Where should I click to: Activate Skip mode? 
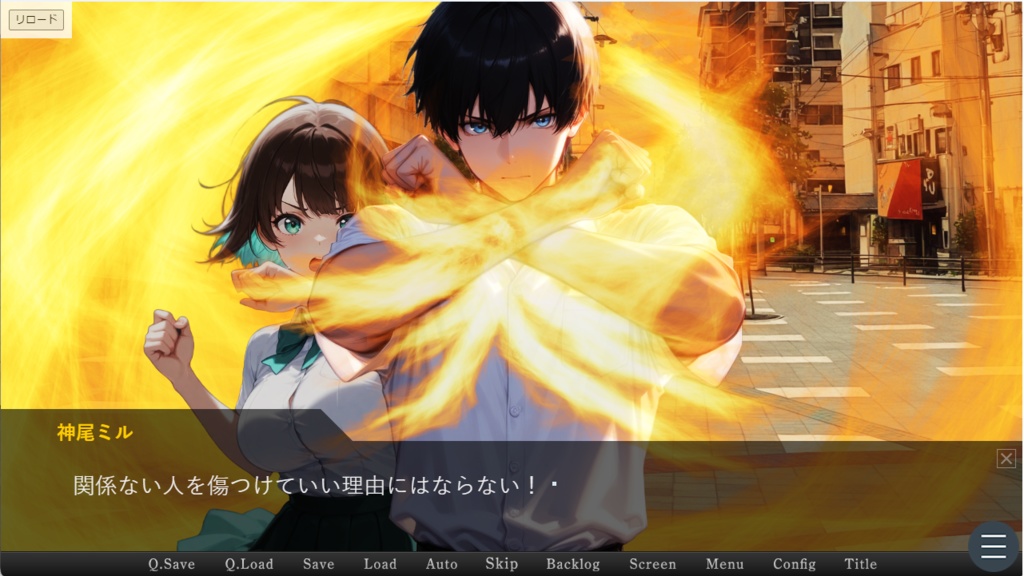point(501,564)
